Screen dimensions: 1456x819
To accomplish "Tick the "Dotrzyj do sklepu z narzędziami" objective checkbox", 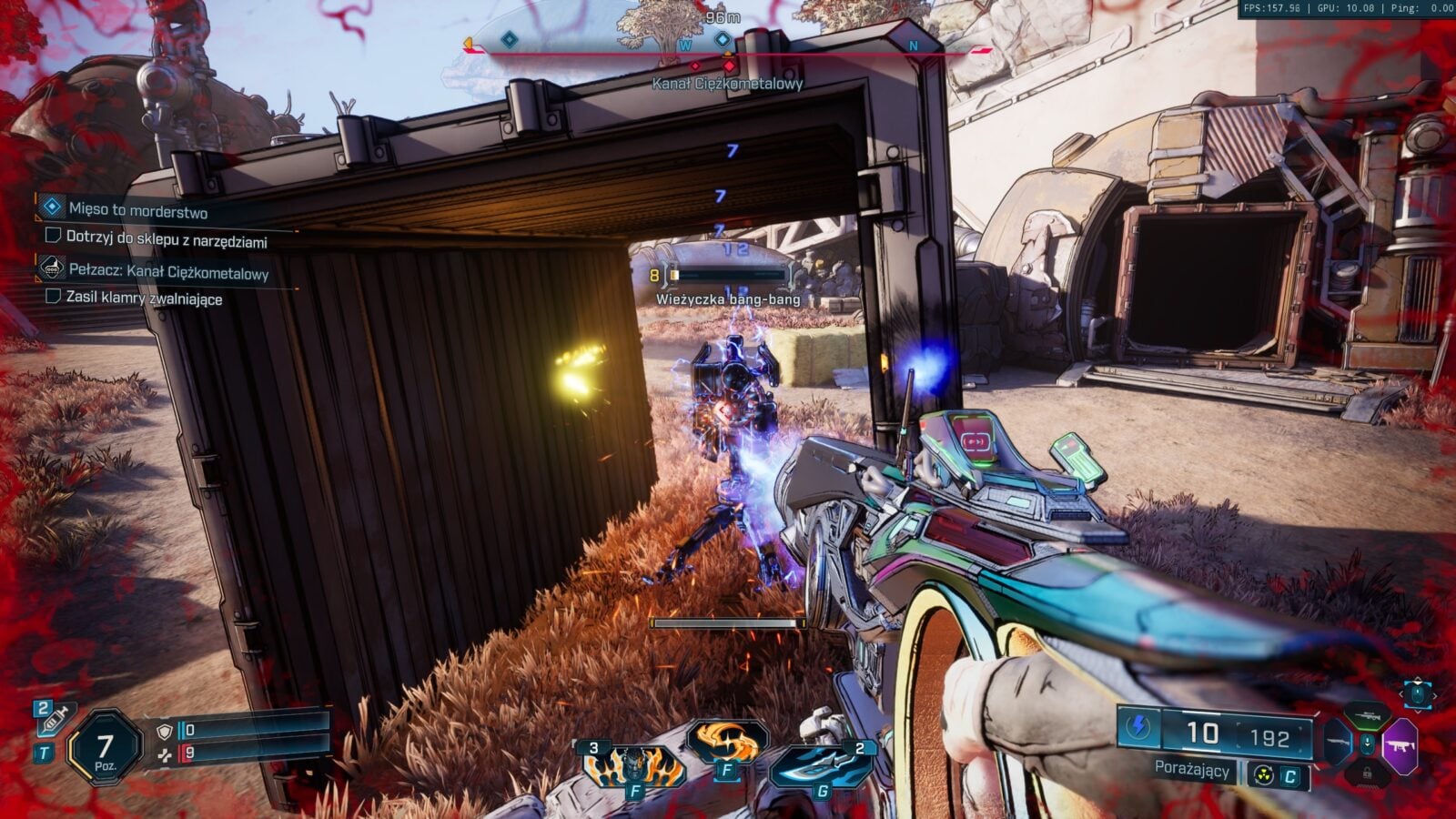I will 54,237.
